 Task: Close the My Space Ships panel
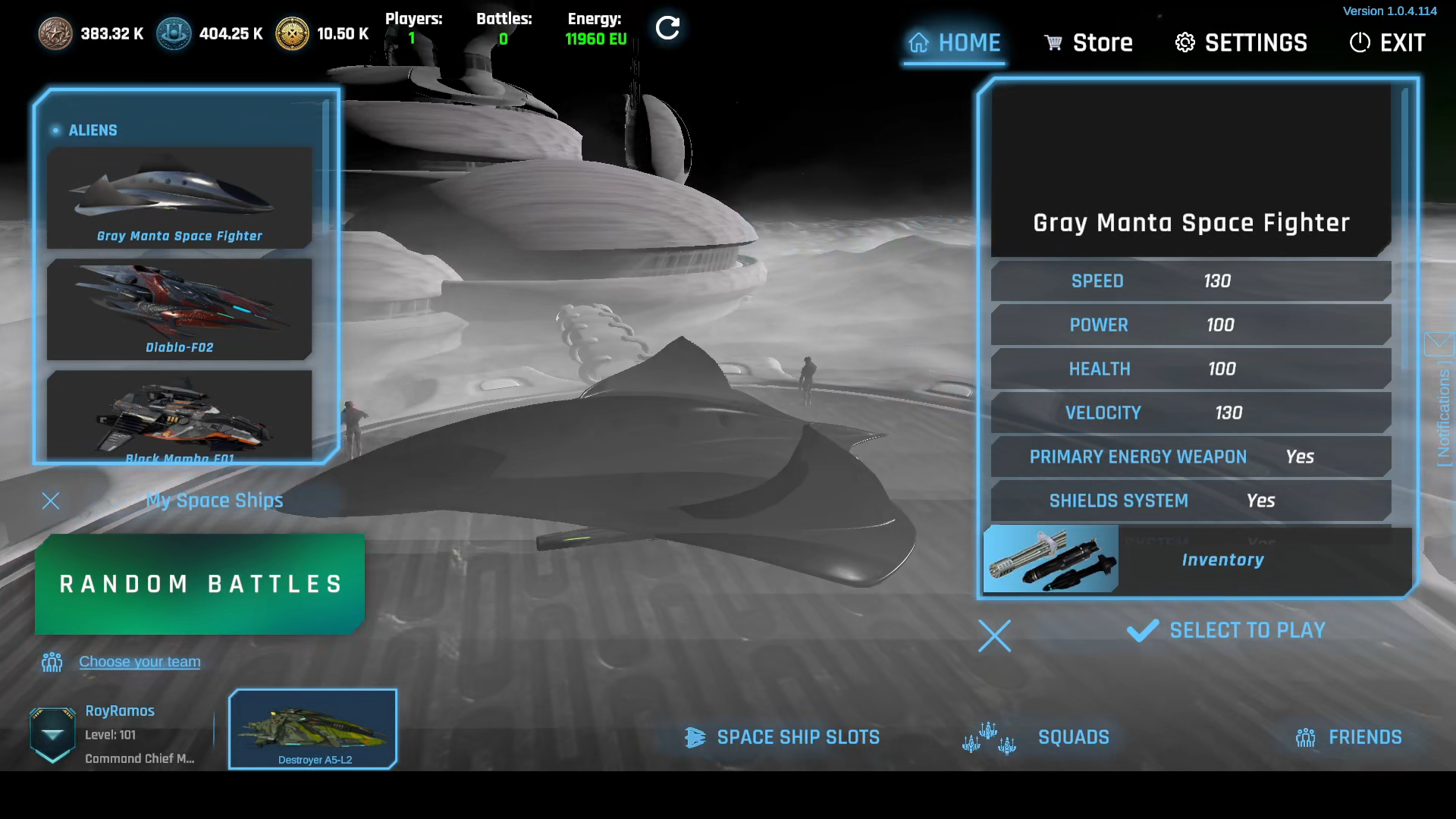click(x=51, y=500)
